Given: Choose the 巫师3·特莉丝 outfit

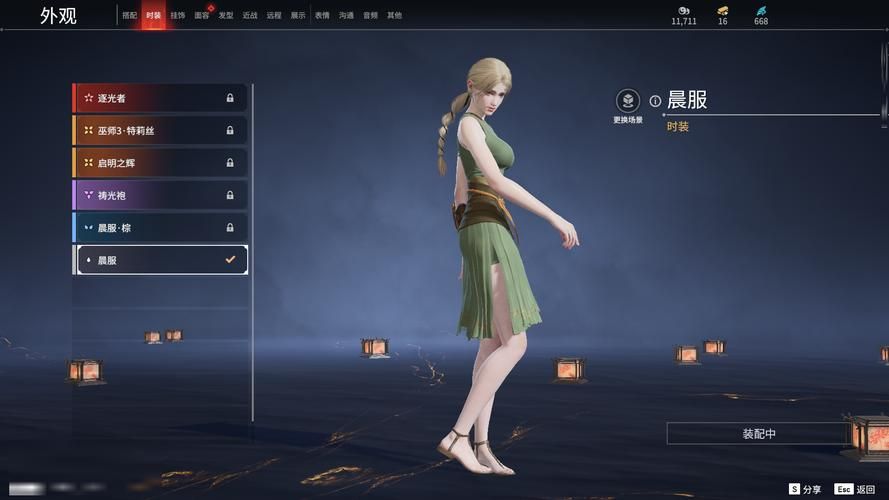Looking at the screenshot, I should coord(160,130).
